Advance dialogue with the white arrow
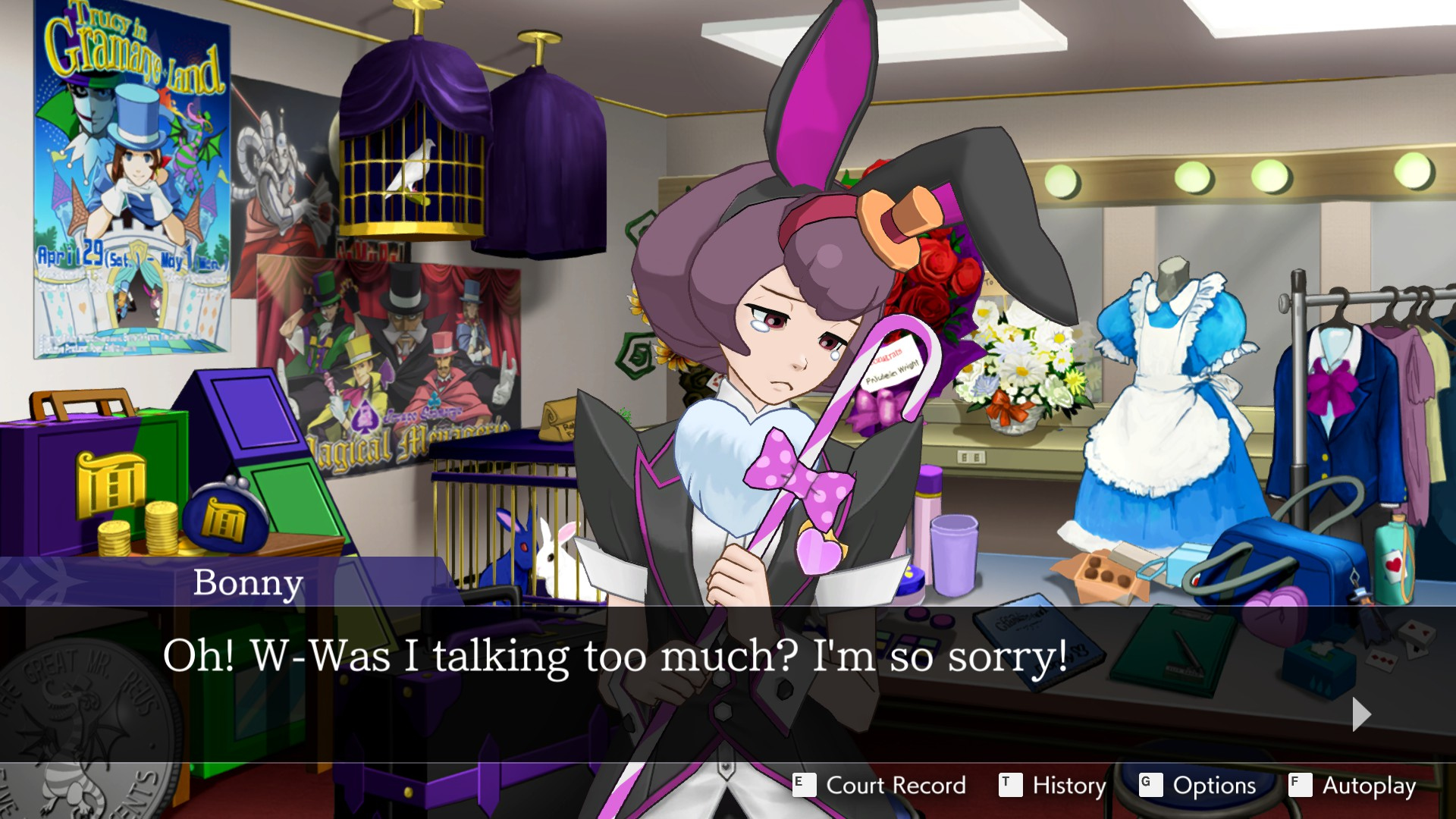1456x819 pixels. (1360, 714)
